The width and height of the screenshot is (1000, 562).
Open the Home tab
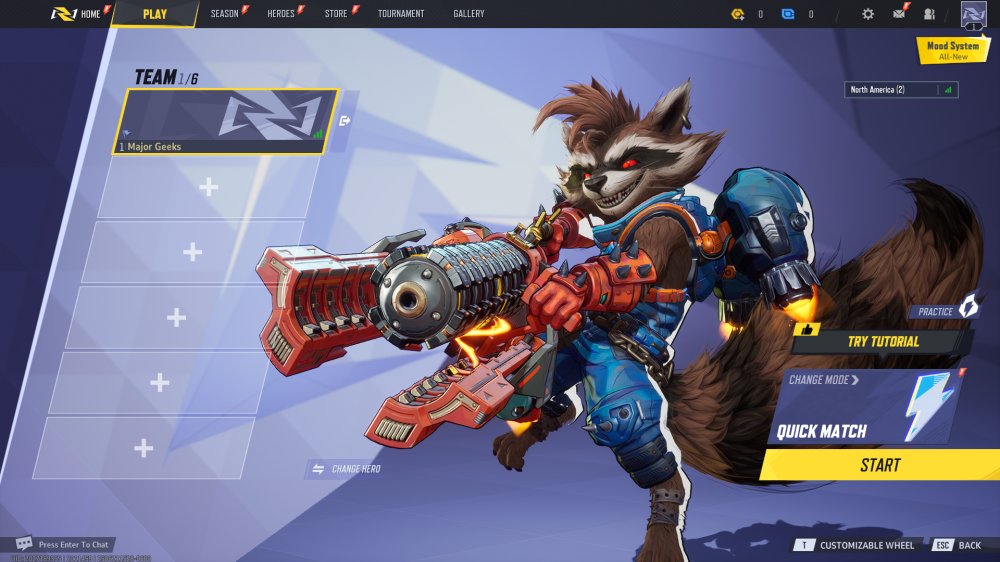(x=79, y=14)
